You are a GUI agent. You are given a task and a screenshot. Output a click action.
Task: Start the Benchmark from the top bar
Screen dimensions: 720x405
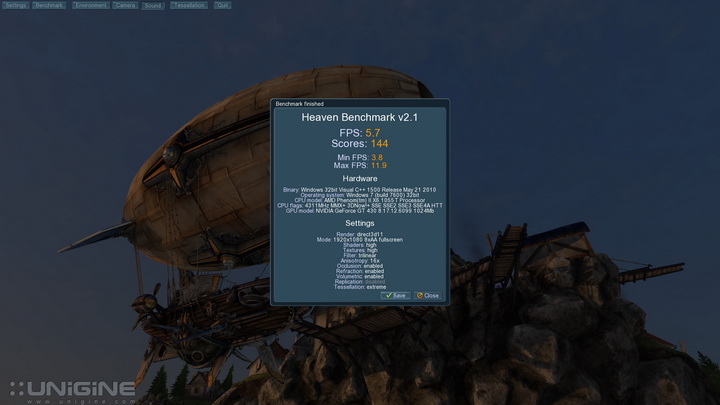48,5
